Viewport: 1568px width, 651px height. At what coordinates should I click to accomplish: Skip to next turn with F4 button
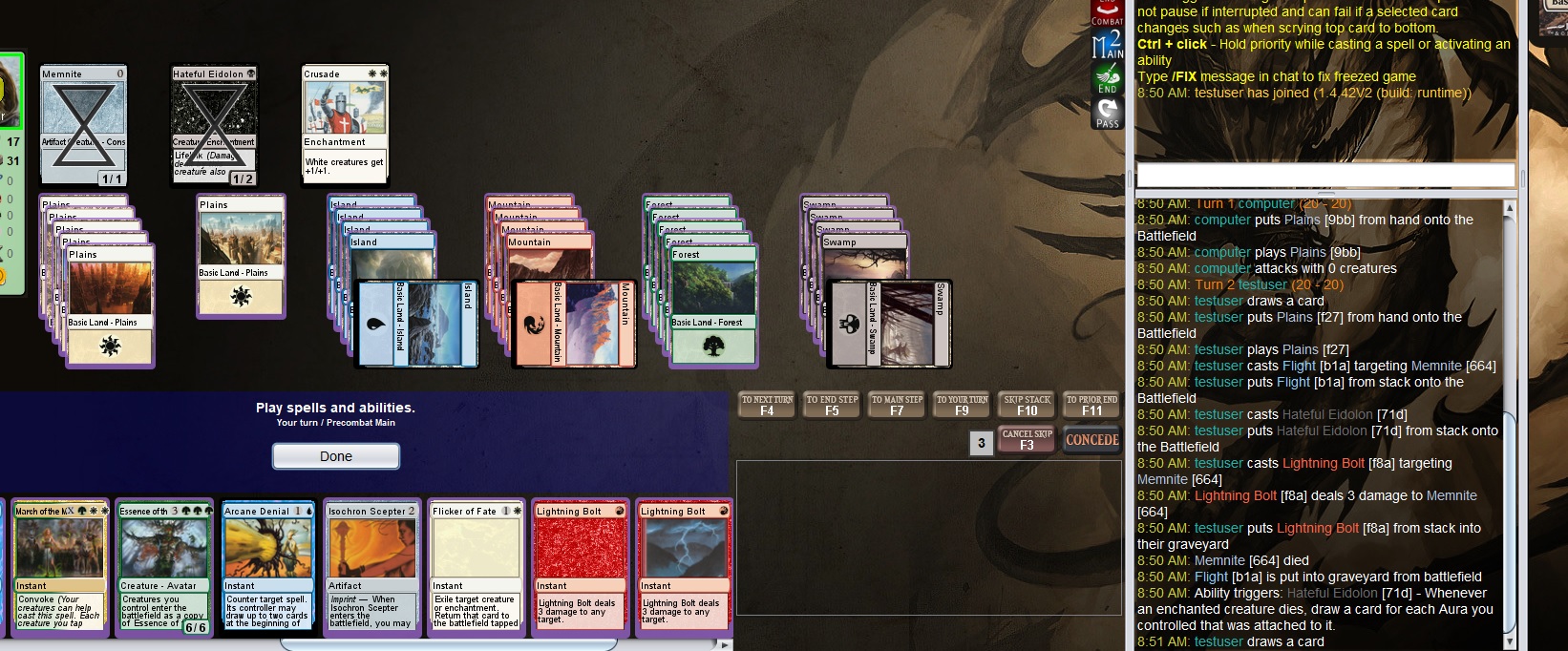[x=767, y=405]
